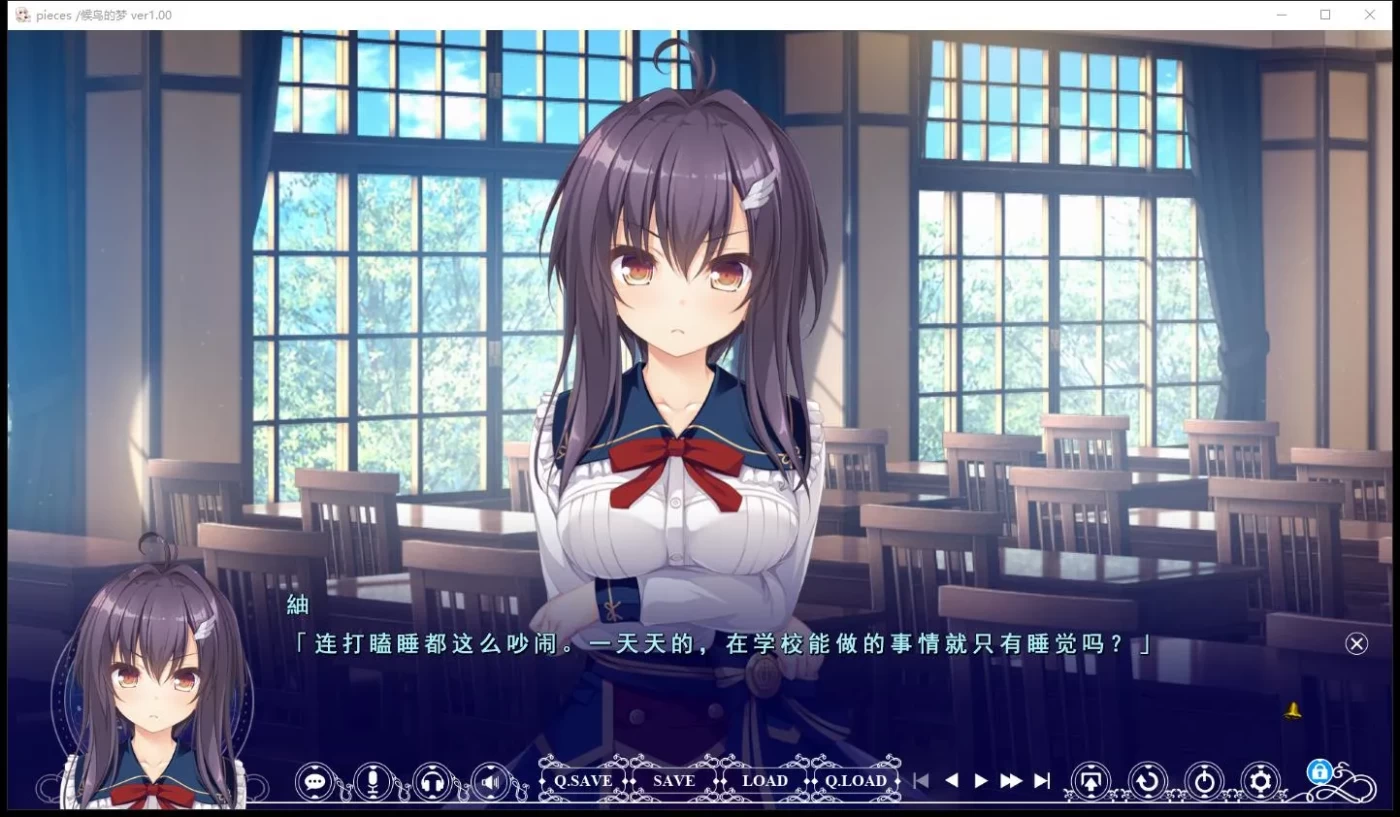Image resolution: width=1400 pixels, height=817 pixels.
Task: Toggle the blue lock control
Action: 1318,772
